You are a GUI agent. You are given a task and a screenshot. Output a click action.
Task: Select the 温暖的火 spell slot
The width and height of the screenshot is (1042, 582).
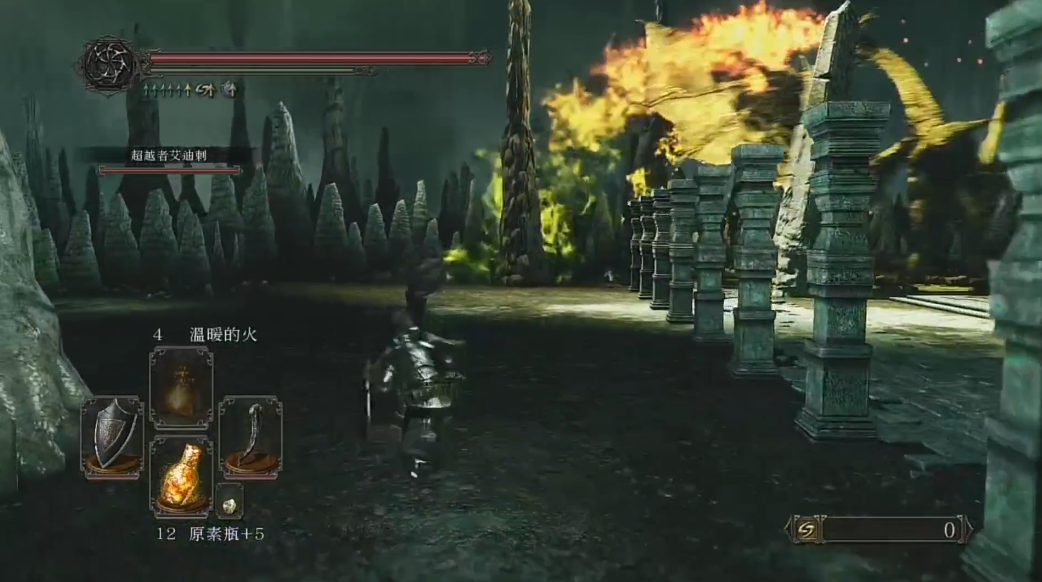[x=181, y=387]
